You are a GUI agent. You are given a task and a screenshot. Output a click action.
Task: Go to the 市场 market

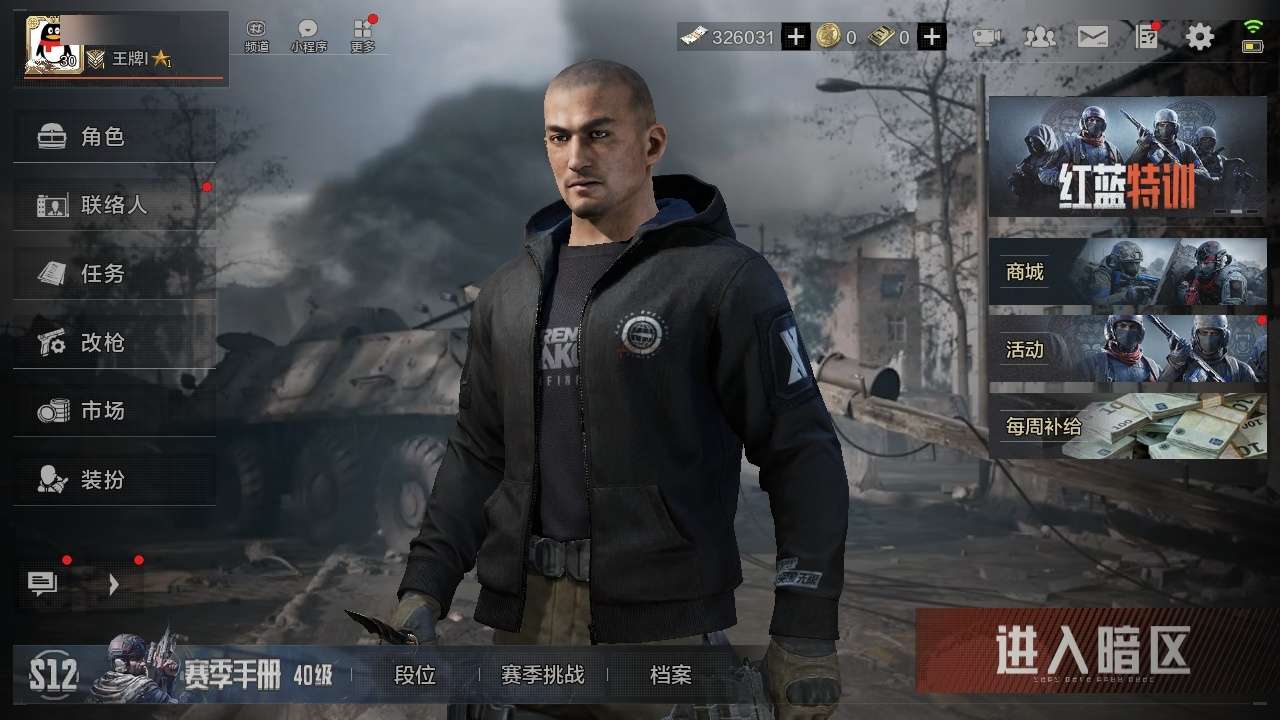(x=114, y=410)
